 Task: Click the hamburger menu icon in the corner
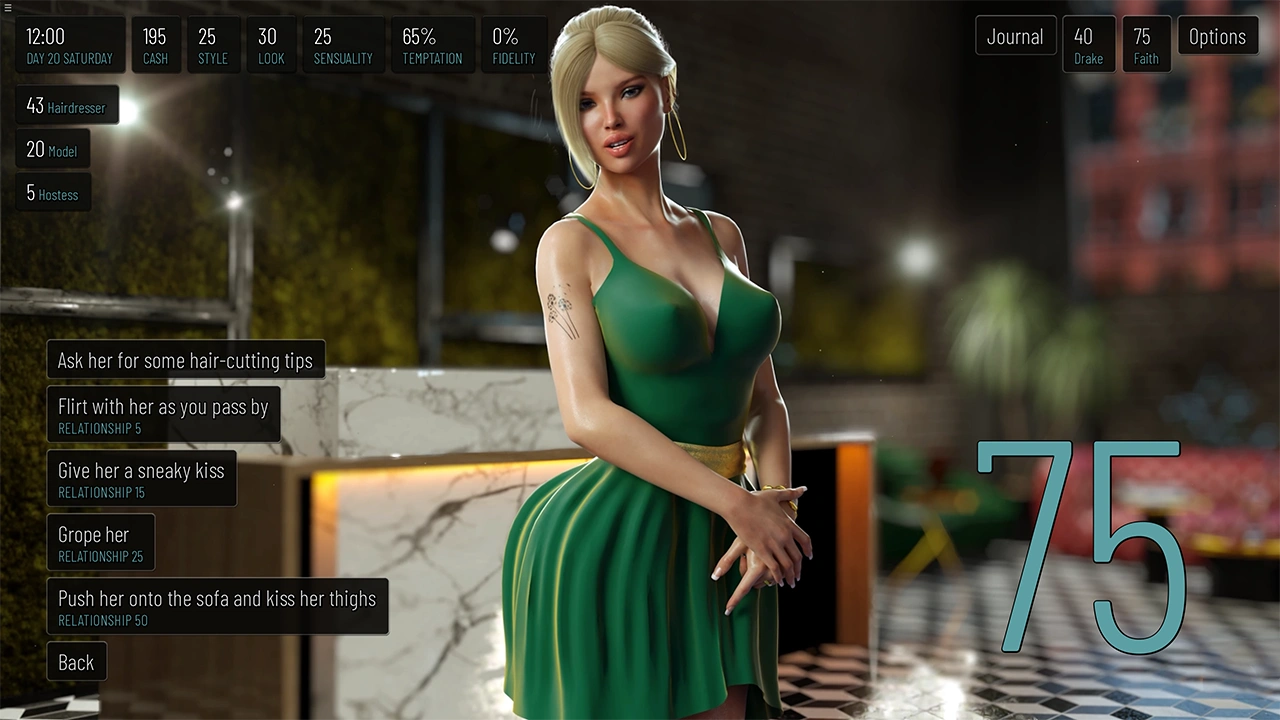point(8,7)
